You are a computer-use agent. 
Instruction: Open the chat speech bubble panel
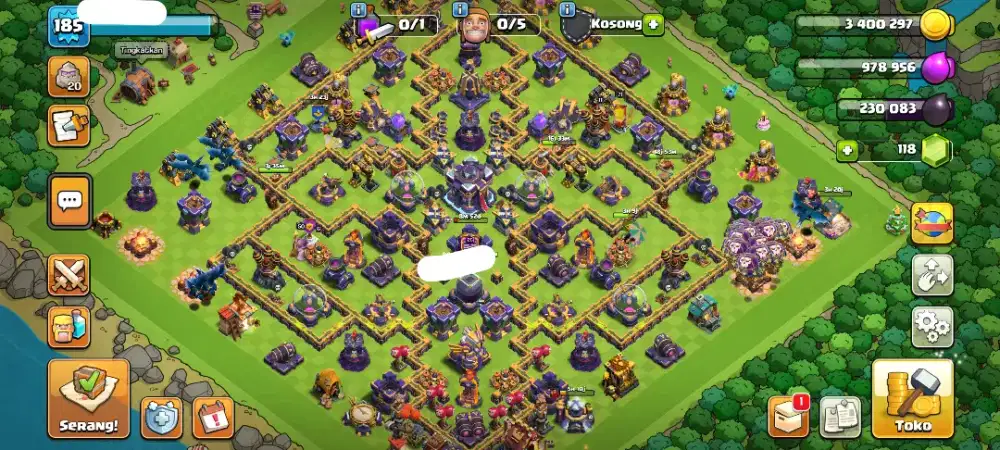tap(69, 201)
